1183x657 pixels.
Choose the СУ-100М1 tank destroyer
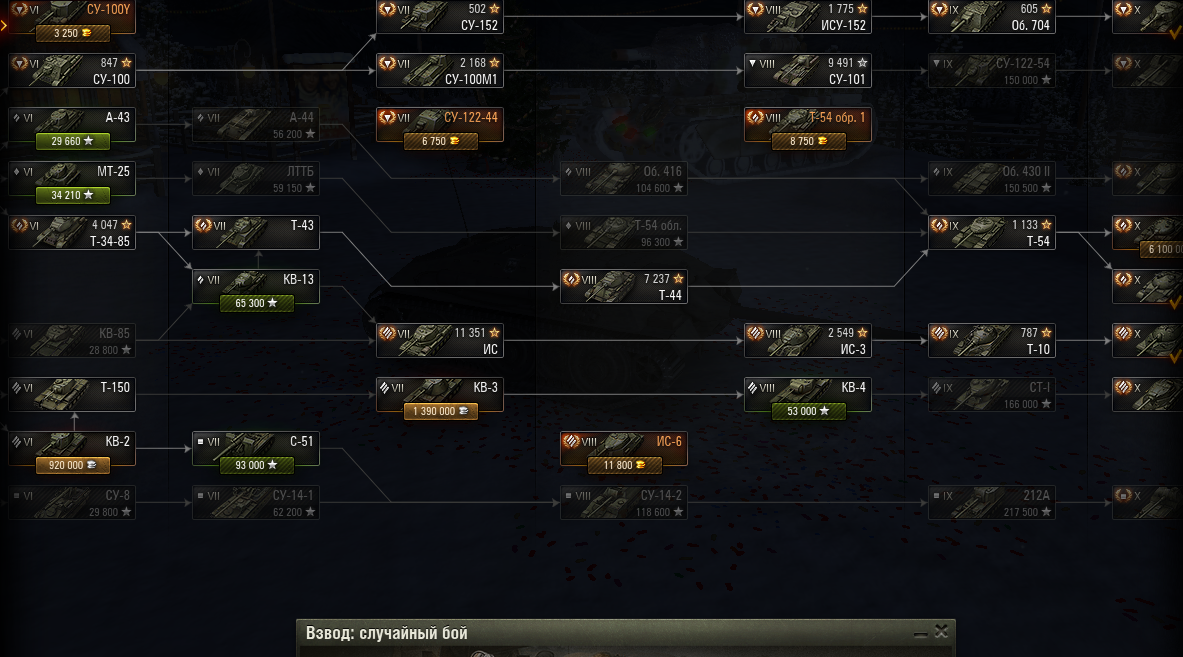[438, 71]
